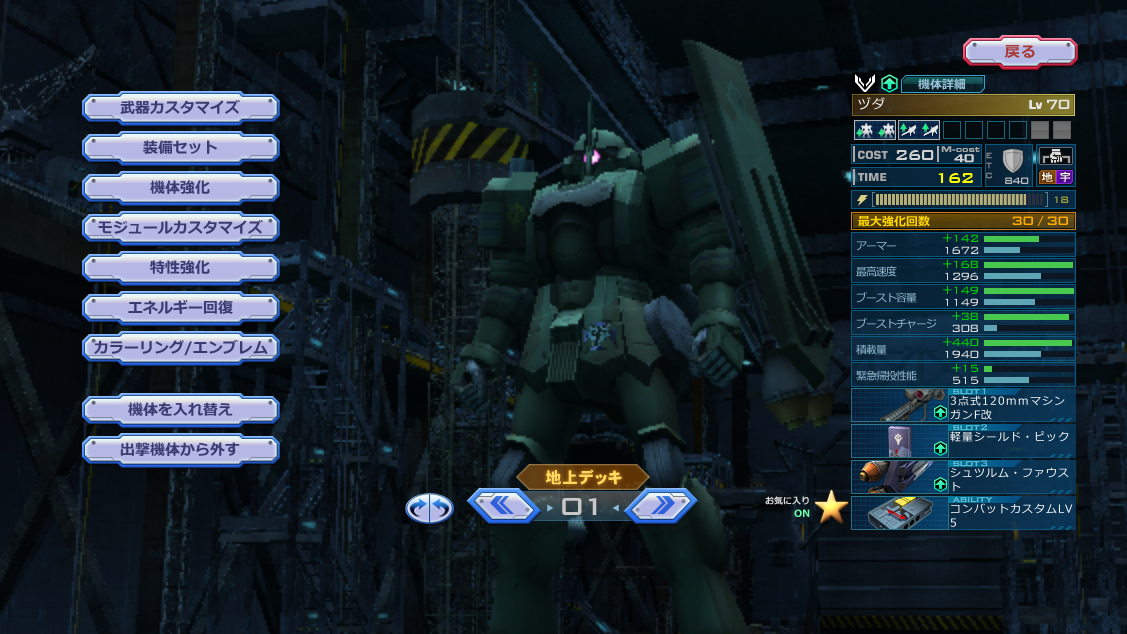Select the 装備セット equipment set button

[180, 147]
